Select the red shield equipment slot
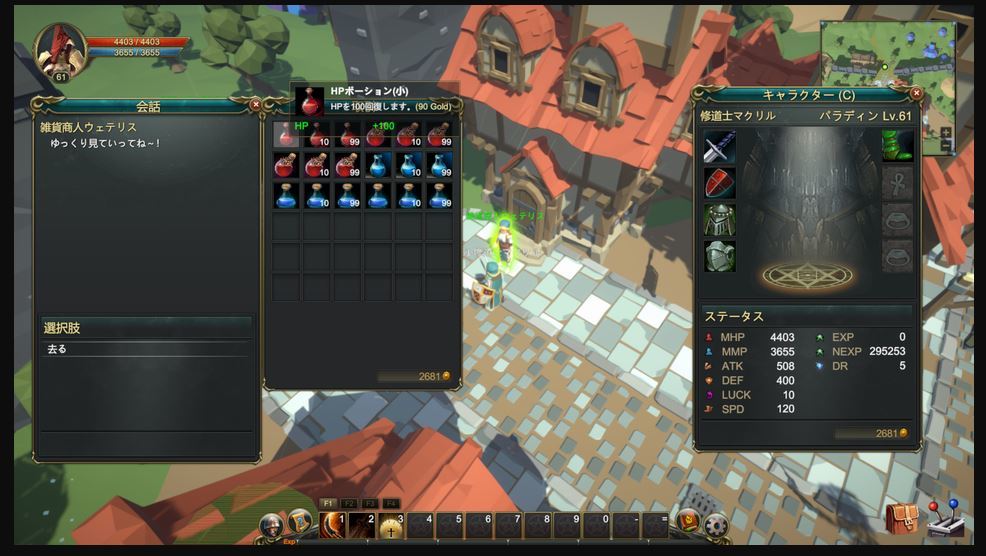Image resolution: width=986 pixels, height=556 pixels. [719, 184]
